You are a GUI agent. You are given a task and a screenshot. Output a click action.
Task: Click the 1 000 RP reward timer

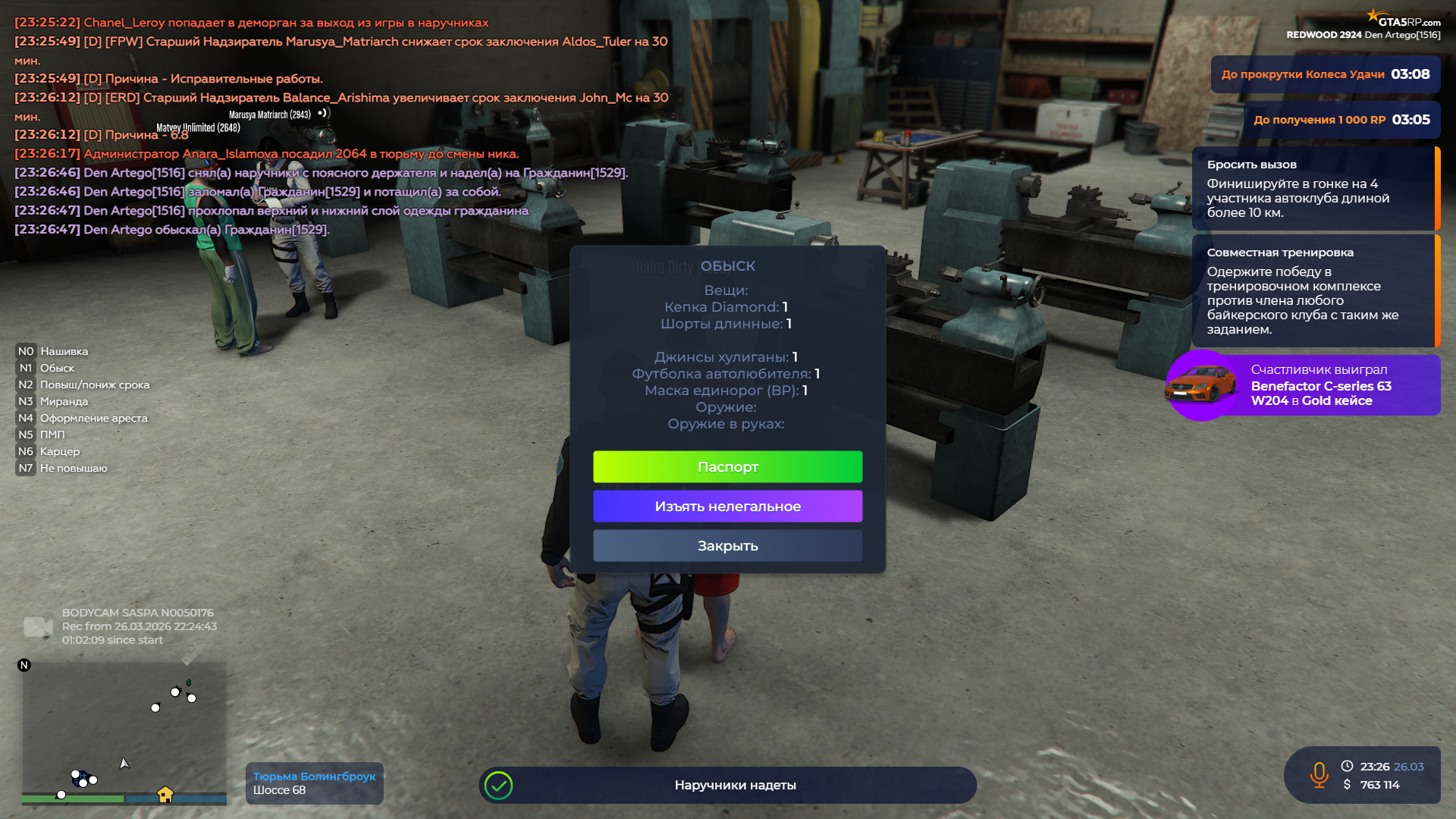[x=1341, y=120]
